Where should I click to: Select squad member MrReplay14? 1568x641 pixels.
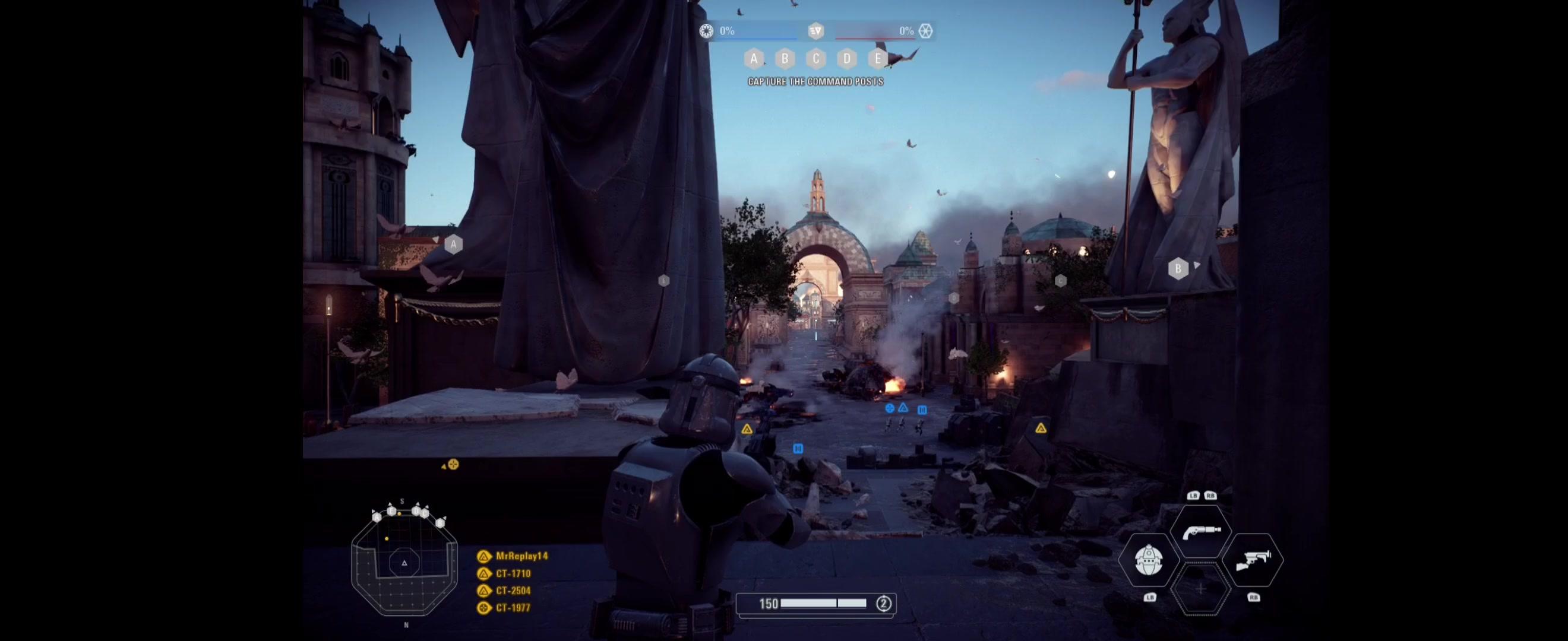(521, 556)
